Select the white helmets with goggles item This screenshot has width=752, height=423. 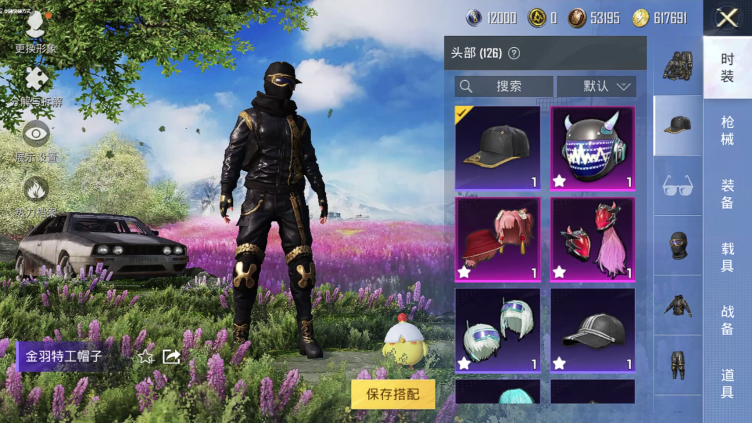(x=497, y=329)
